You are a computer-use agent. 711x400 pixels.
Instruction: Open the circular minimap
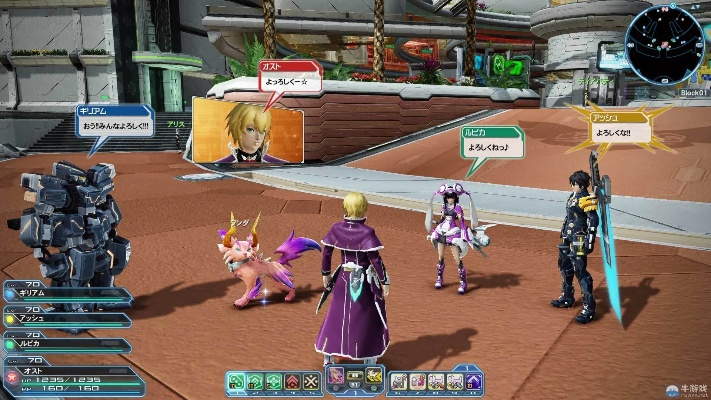(665, 43)
